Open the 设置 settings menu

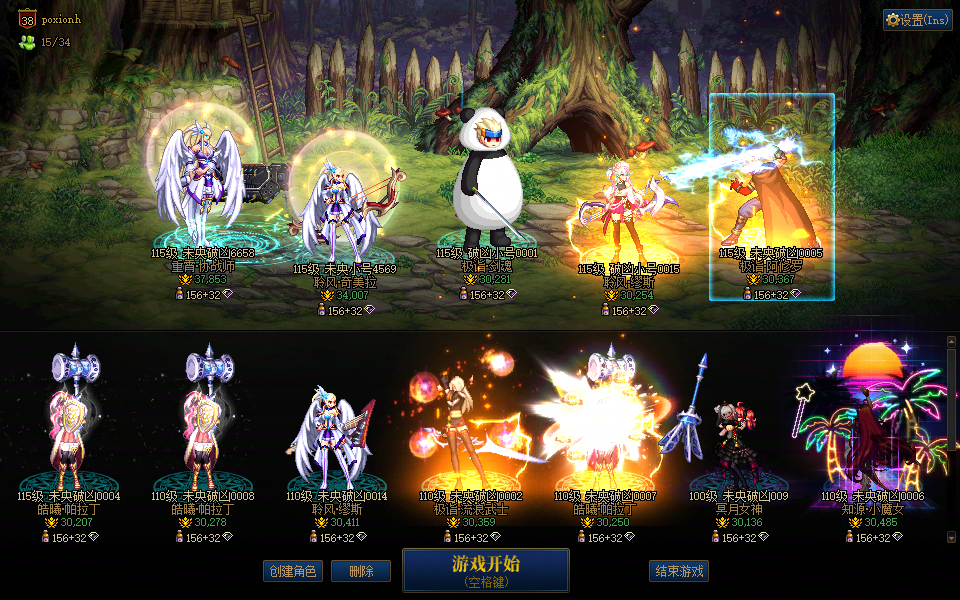click(917, 20)
